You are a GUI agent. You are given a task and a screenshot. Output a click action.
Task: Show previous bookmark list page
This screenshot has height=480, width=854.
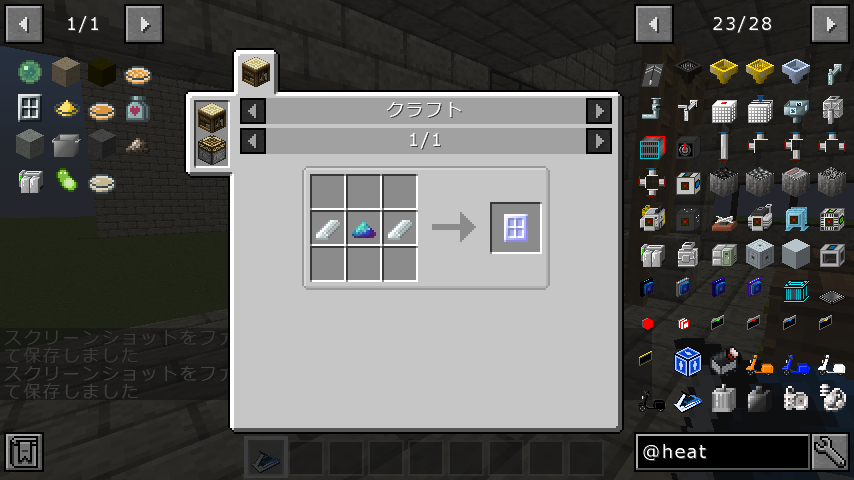[23, 23]
